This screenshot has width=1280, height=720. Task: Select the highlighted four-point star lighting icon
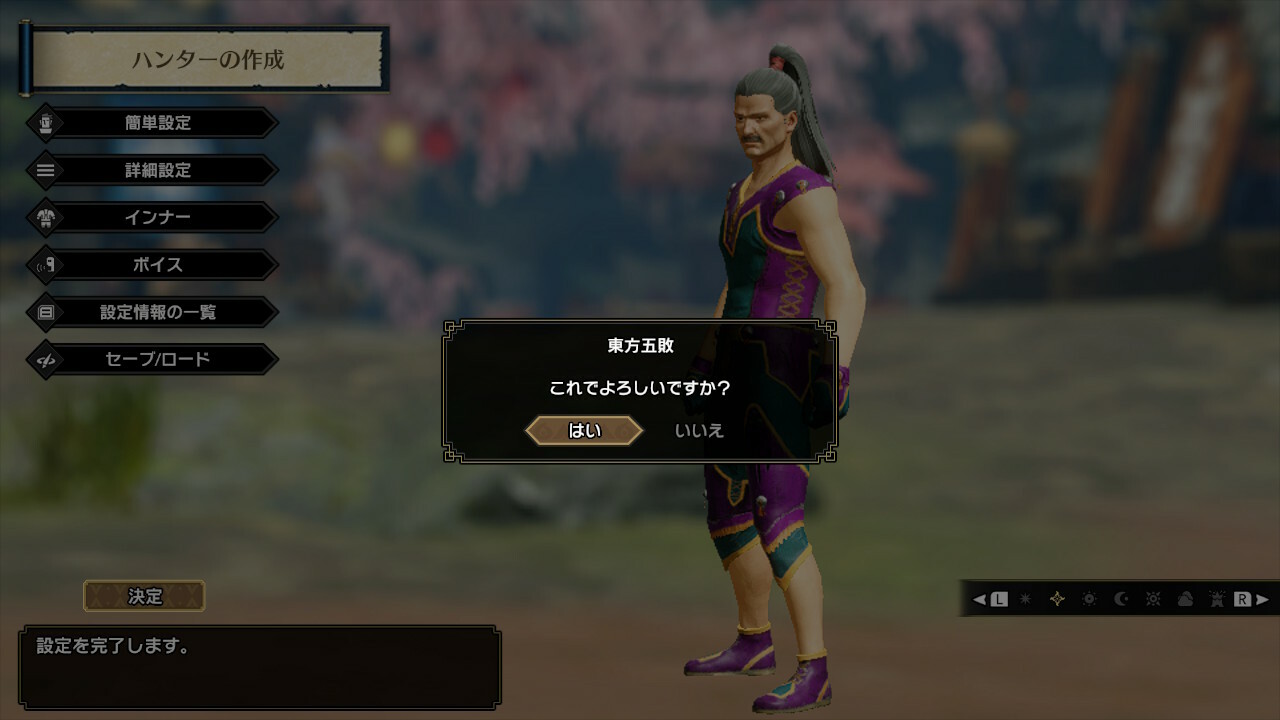click(1057, 599)
